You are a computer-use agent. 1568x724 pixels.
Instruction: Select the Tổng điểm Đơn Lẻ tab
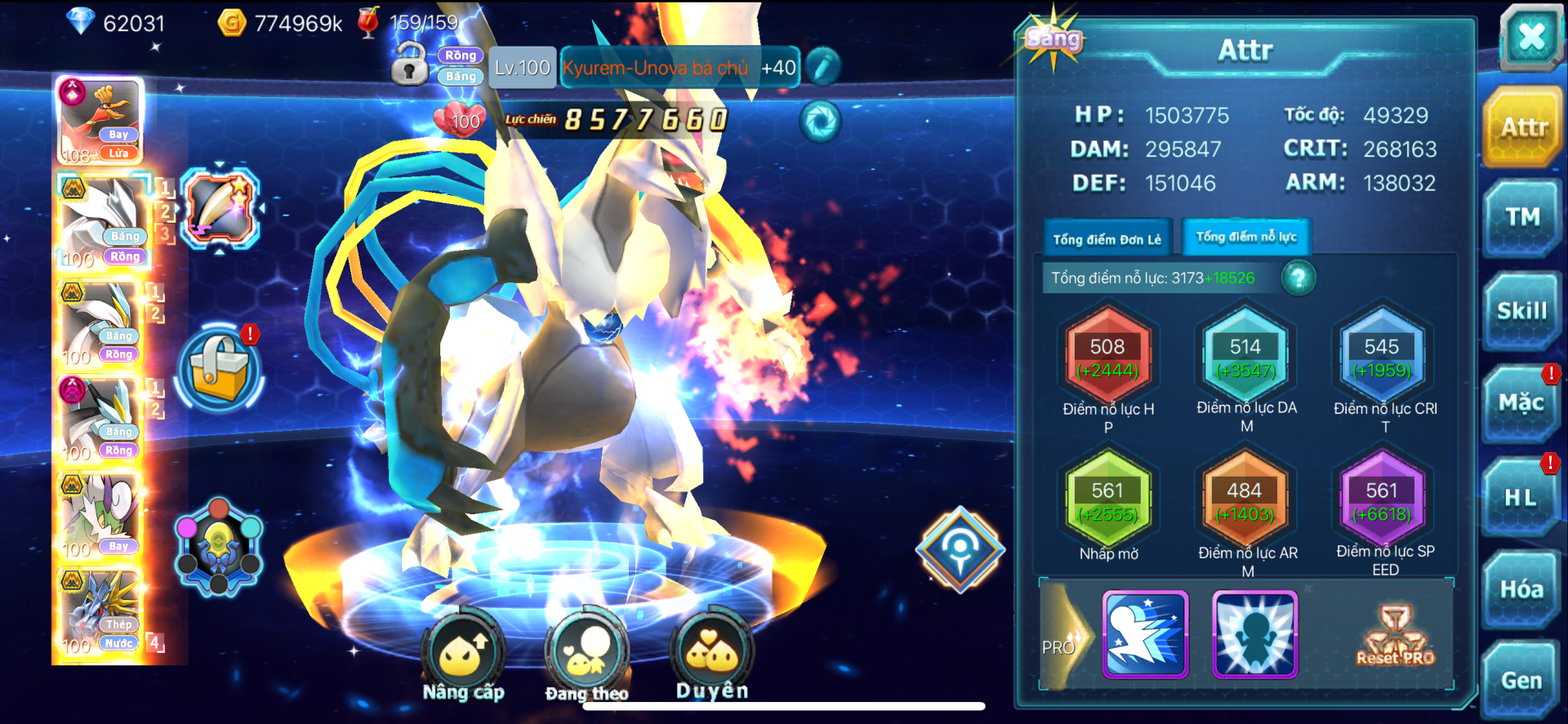pyautogui.click(x=1107, y=239)
